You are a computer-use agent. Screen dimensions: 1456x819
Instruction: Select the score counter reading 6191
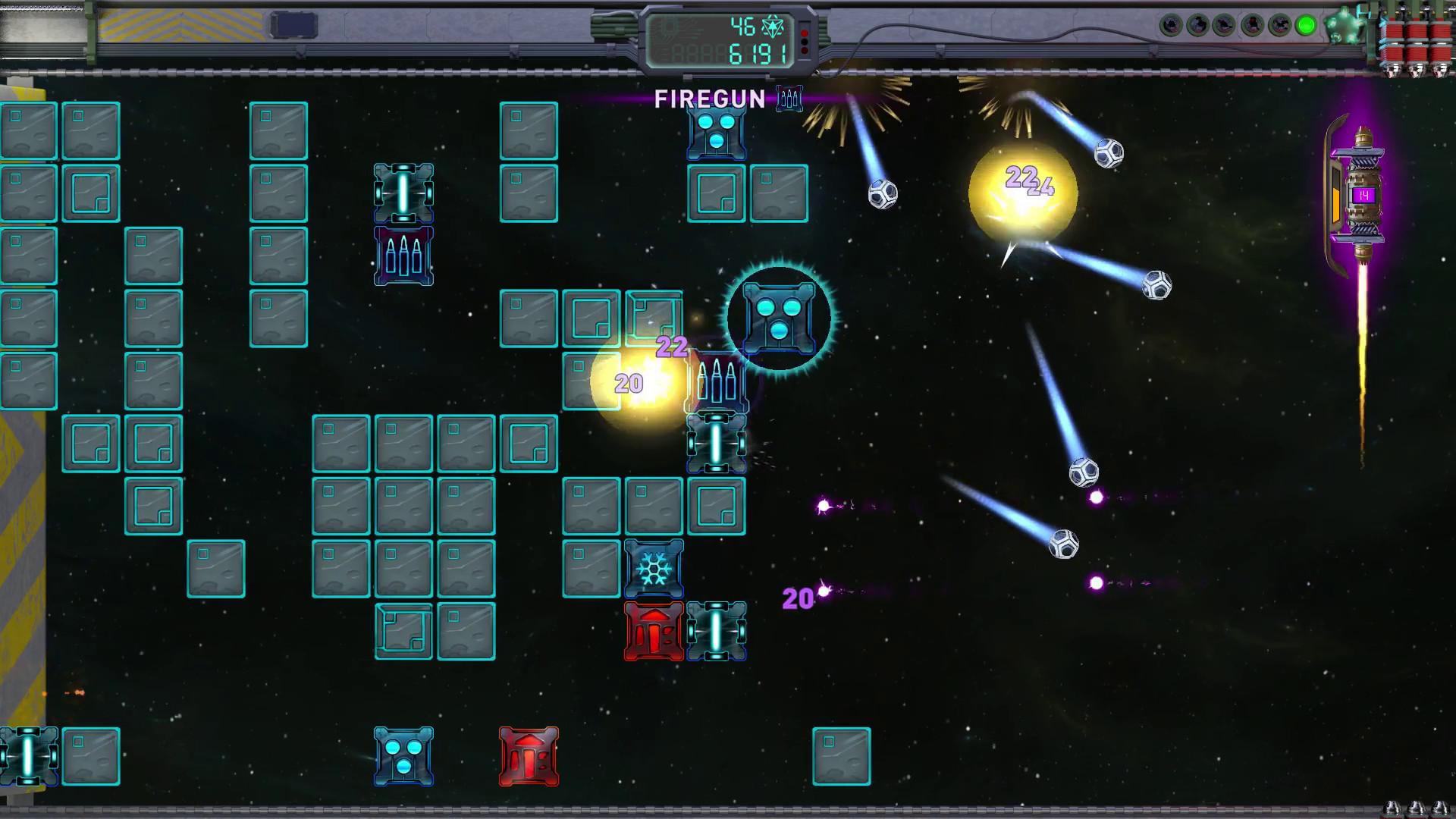758,52
